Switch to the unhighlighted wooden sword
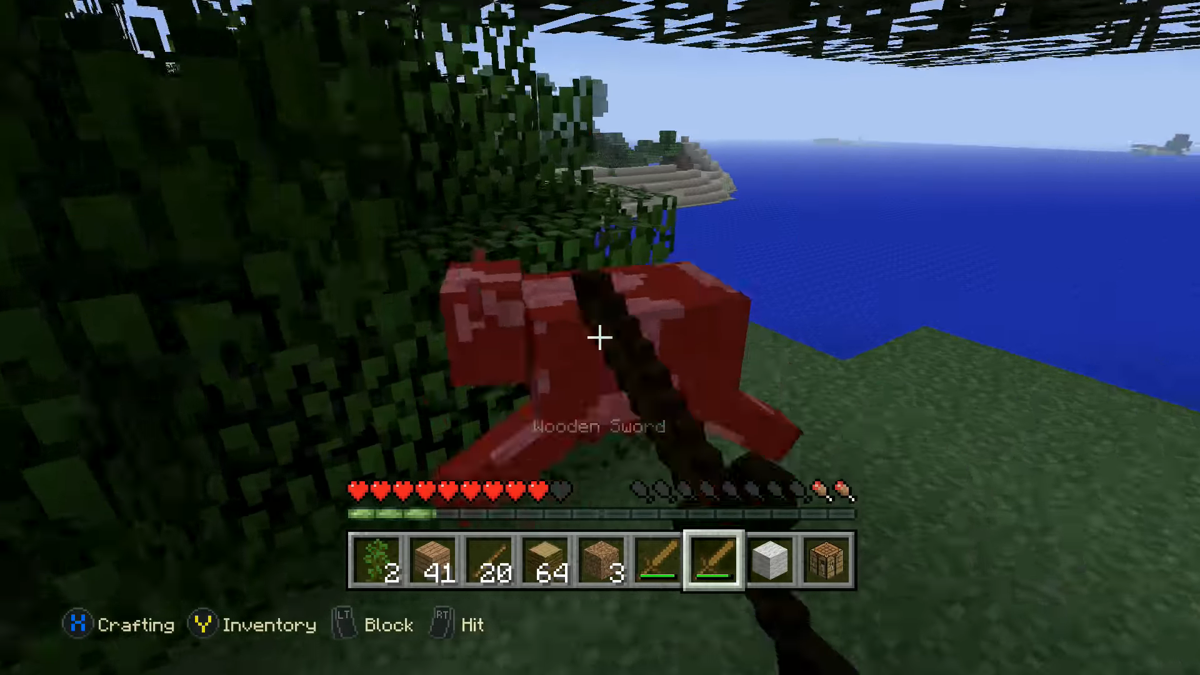This screenshot has height=675, width=1200. click(x=657, y=560)
